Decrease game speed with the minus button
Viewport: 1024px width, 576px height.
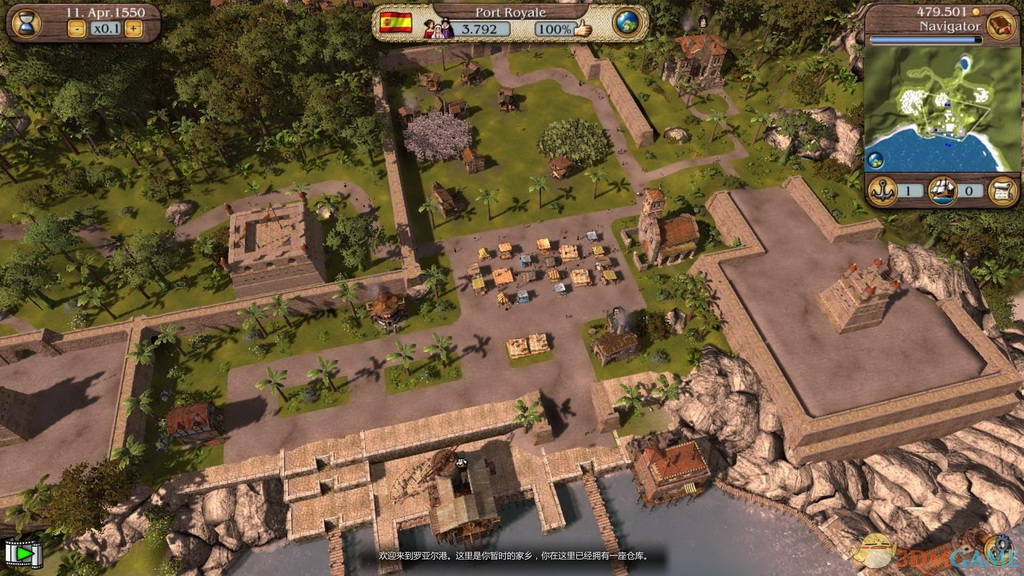tap(76, 29)
